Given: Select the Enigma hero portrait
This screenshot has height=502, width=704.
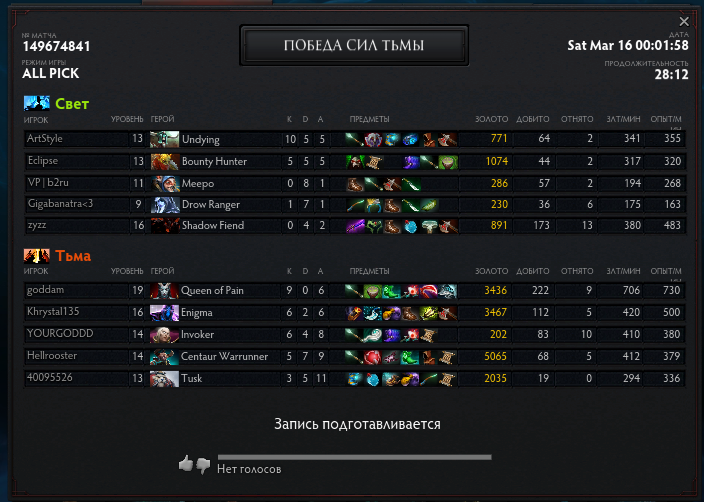Looking at the screenshot, I should pyautogui.click(x=164, y=312).
